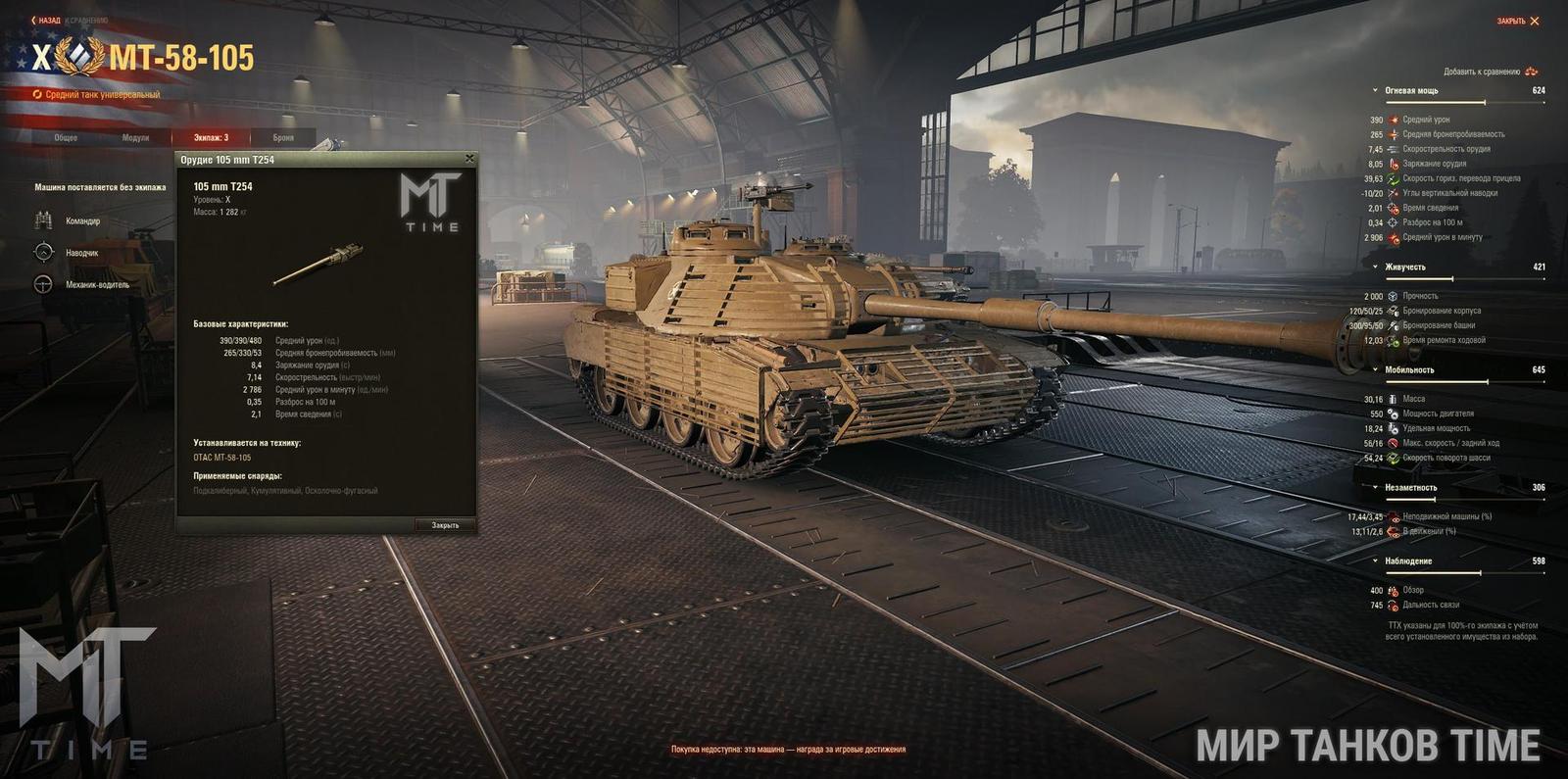
Task: Toggle the Мобильность stats section
Action: click(x=1408, y=370)
